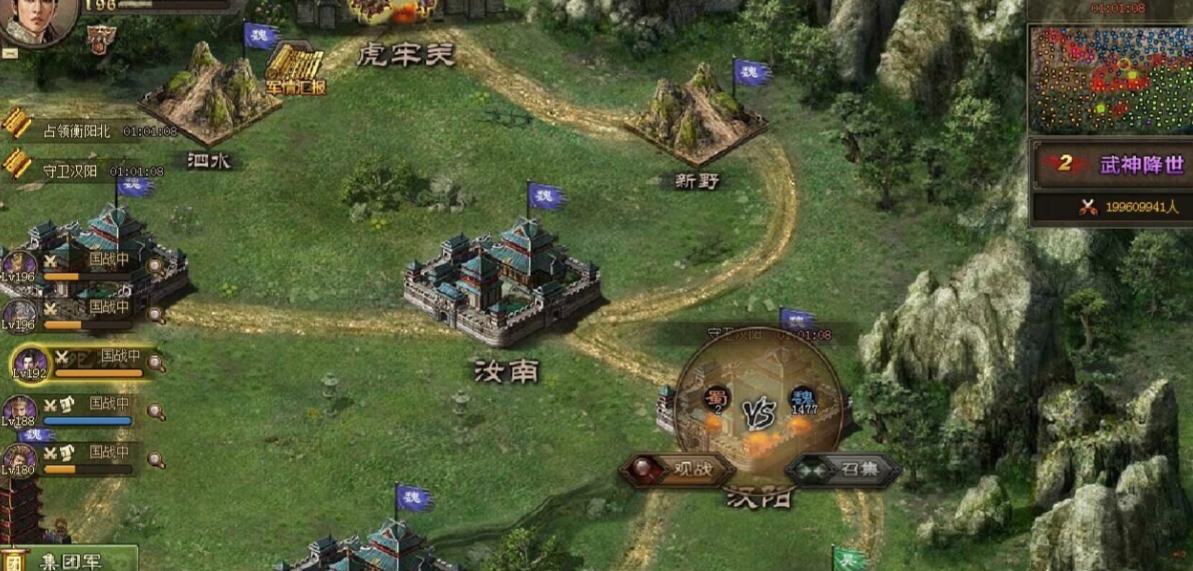Click the magnifier beside the Lv192 general
The height and width of the screenshot is (571, 1193).
[x=156, y=363]
